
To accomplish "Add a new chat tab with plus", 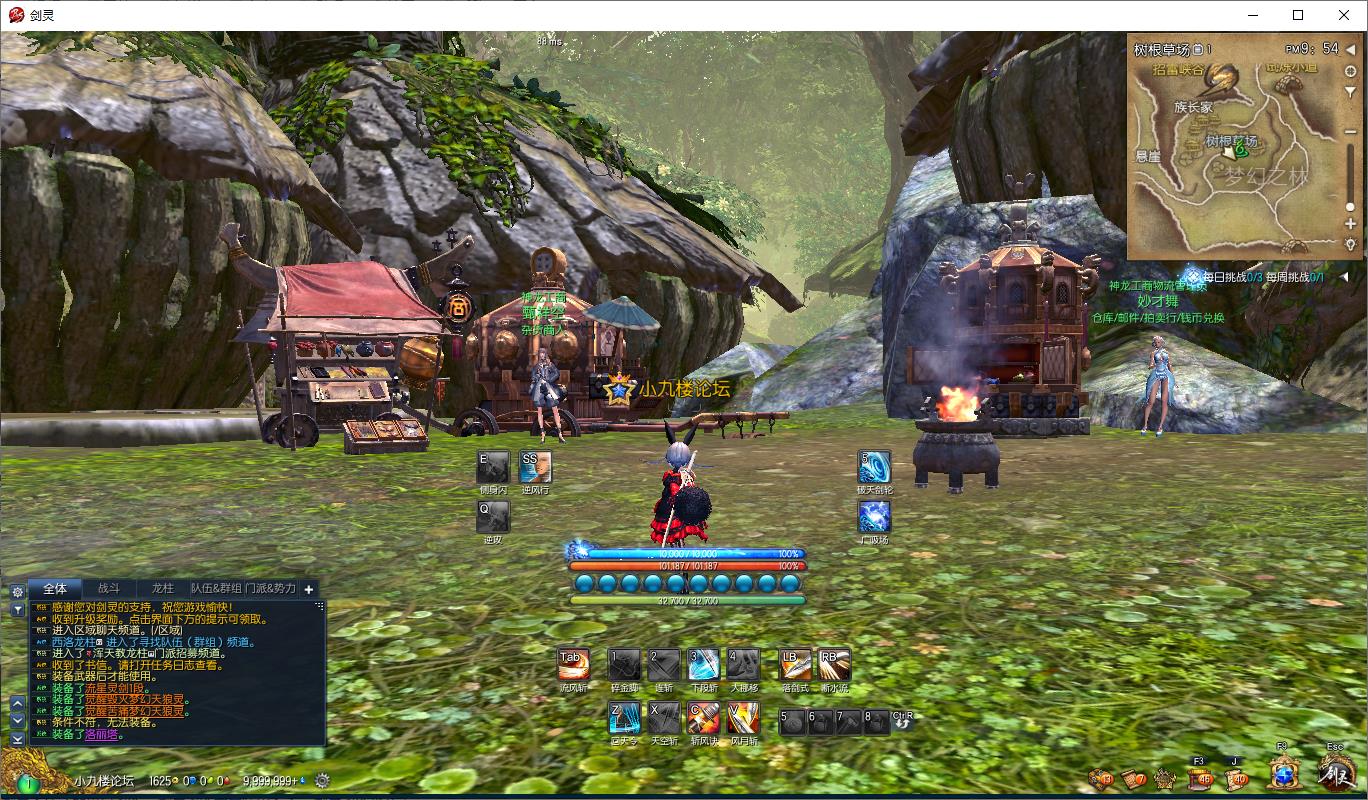I will (x=309, y=590).
